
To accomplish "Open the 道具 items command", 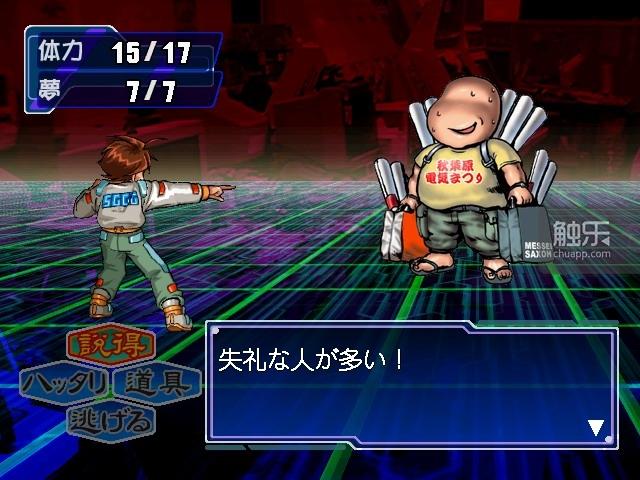I will 157,383.
